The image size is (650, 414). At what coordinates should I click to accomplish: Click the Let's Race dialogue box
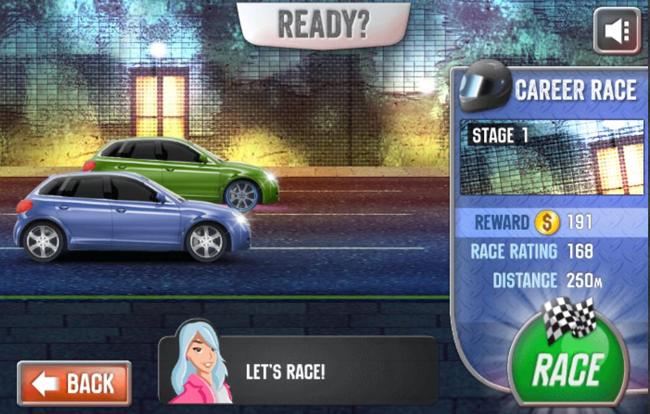click(x=298, y=370)
